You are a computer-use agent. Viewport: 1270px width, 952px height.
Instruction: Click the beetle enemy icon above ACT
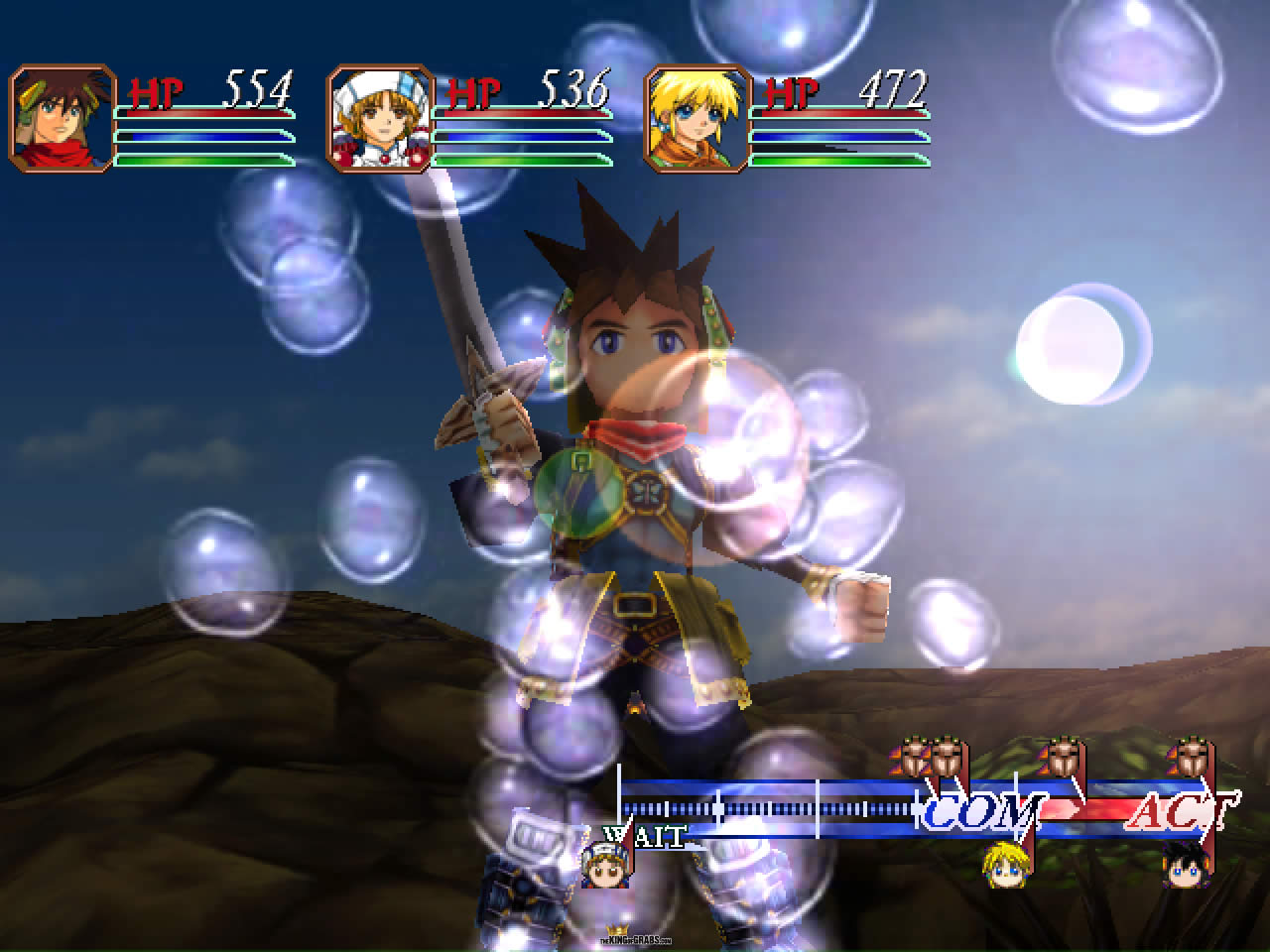coord(1191,759)
